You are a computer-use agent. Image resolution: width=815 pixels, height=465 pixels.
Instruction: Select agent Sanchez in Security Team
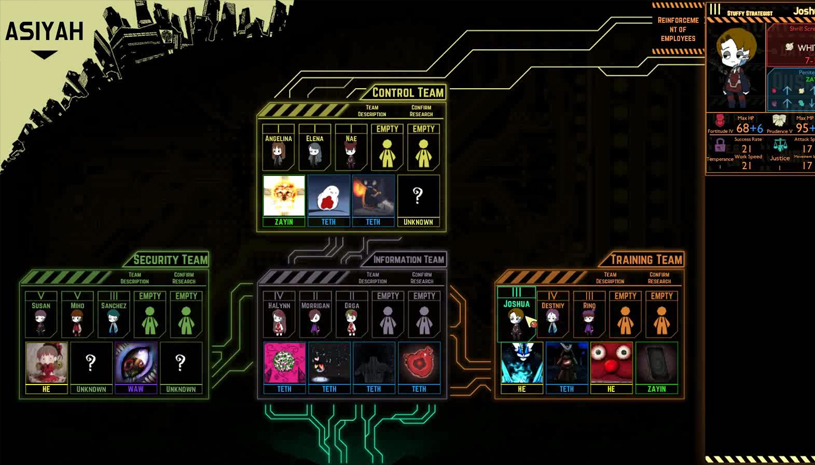pyautogui.click(x=114, y=315)
